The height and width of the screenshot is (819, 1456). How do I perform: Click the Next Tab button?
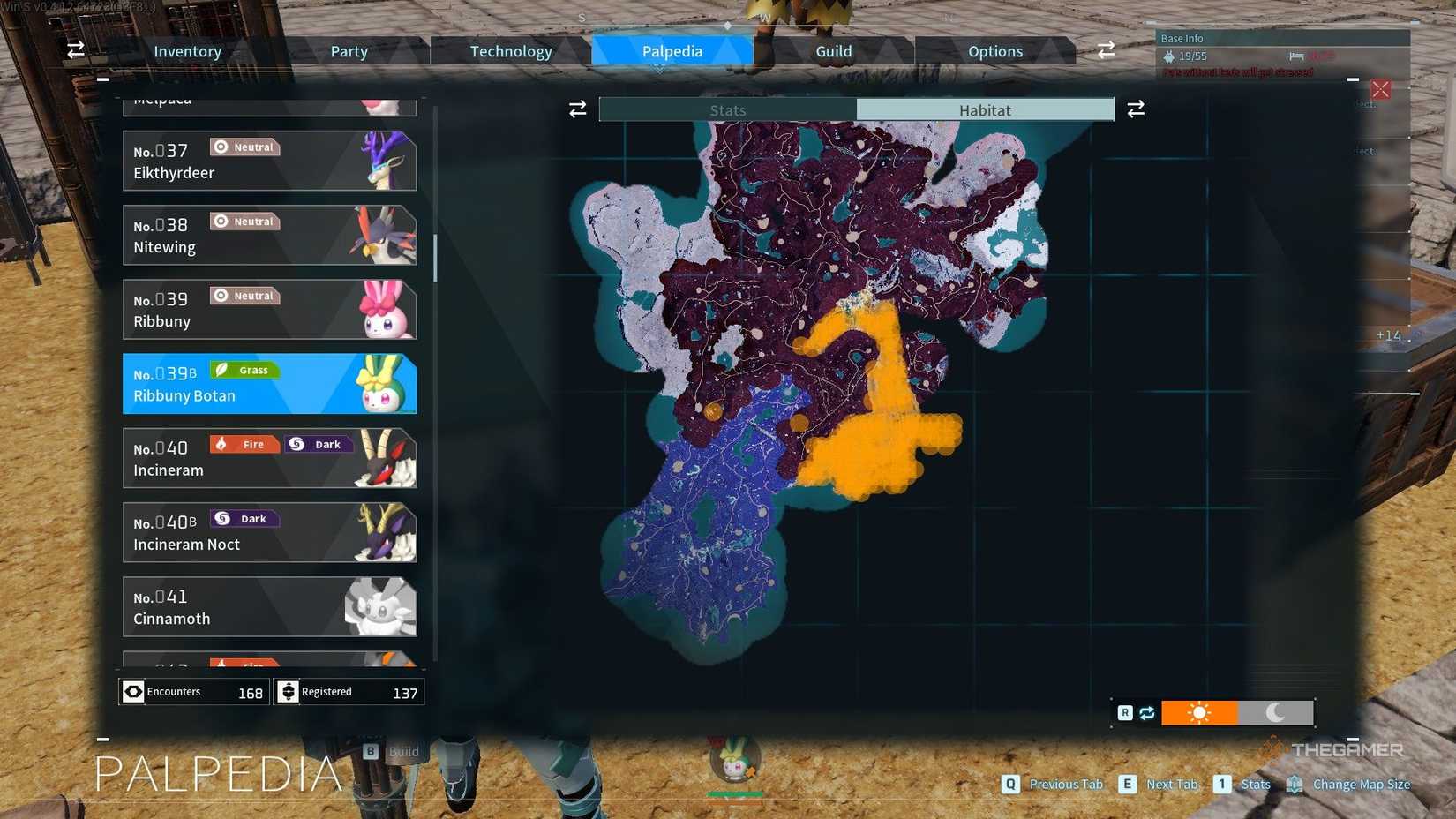click(x=1128, y=784)
